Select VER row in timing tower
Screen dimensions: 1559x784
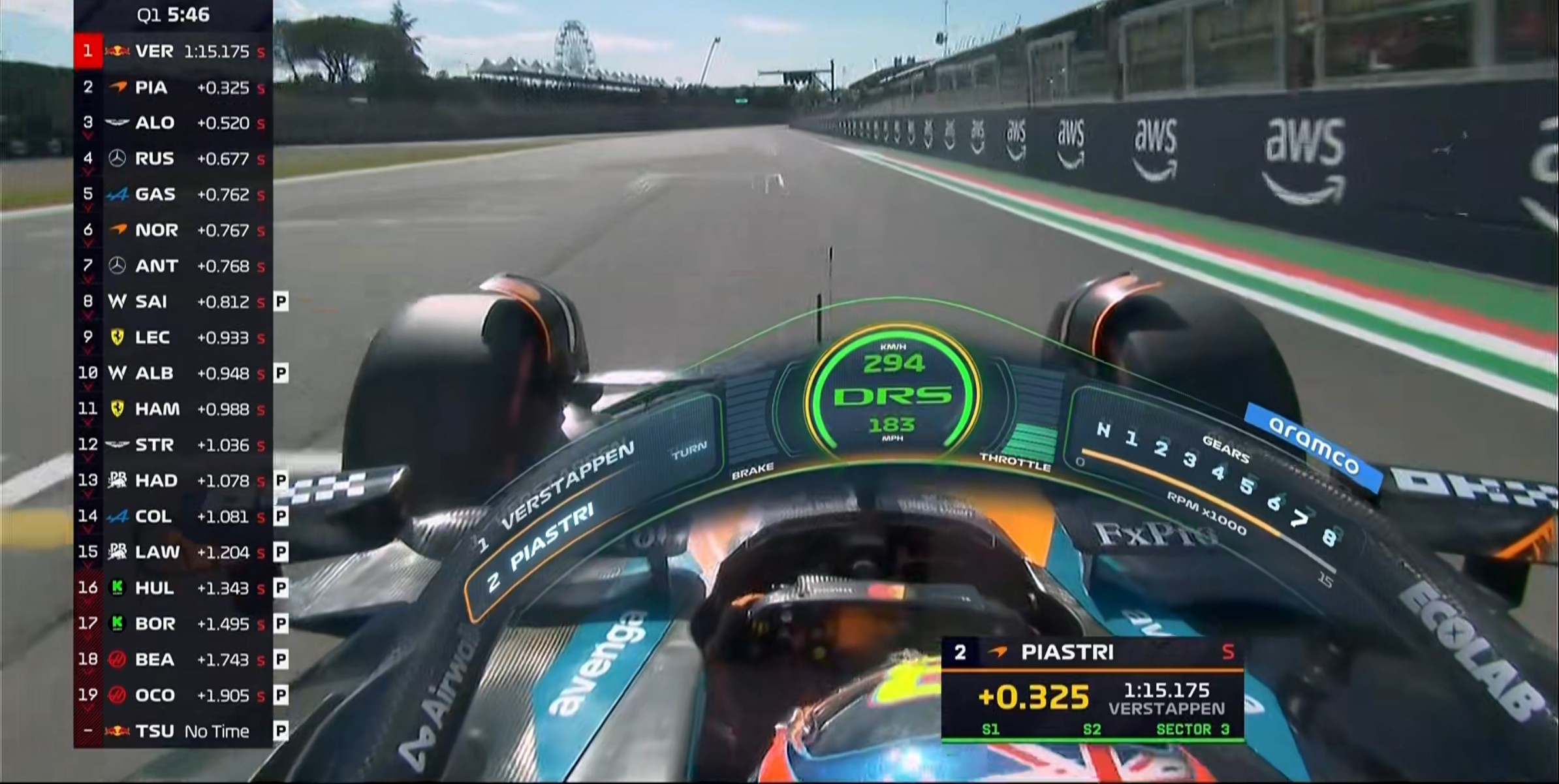pos(173,51)
